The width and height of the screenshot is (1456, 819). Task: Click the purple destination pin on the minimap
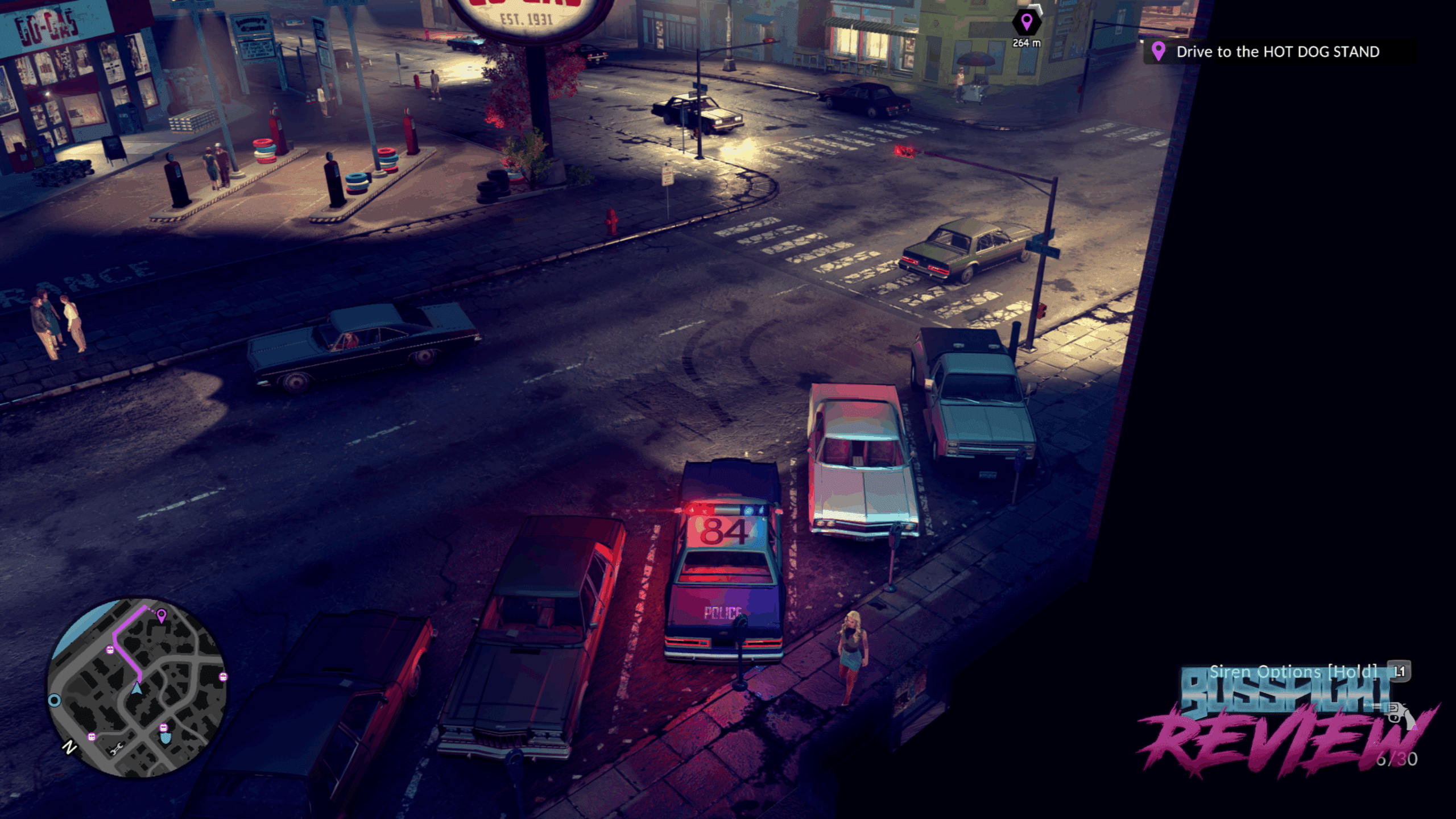pyautogui.click(x=162, y=615)
